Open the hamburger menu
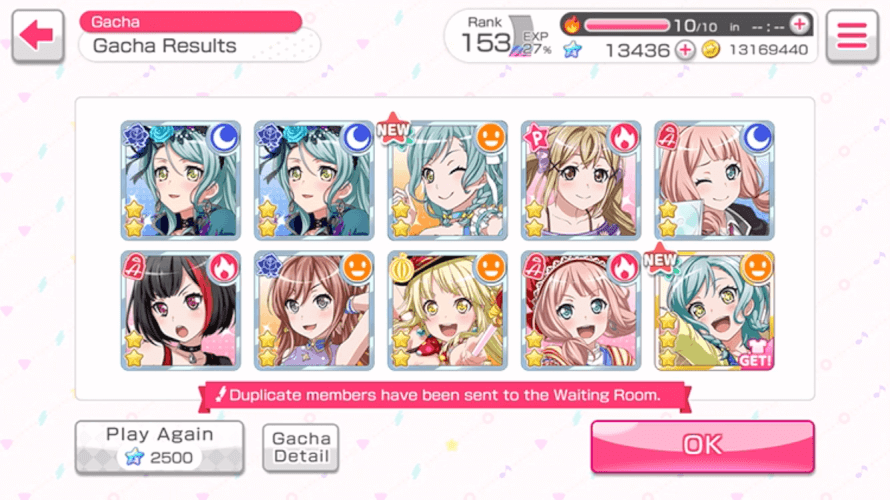 [851, 36]
